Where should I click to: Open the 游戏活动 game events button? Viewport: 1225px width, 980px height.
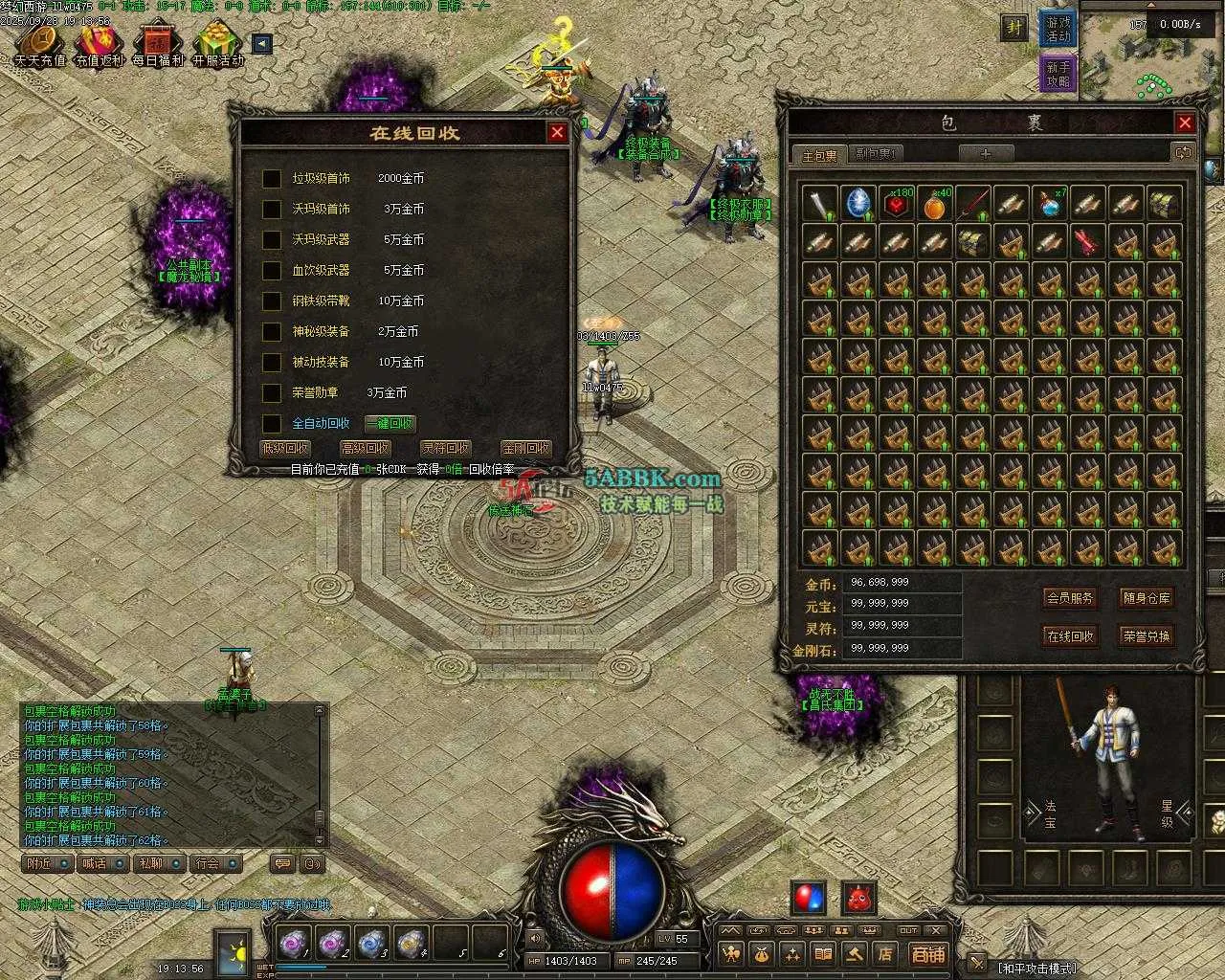click(x=1058, y=29)
